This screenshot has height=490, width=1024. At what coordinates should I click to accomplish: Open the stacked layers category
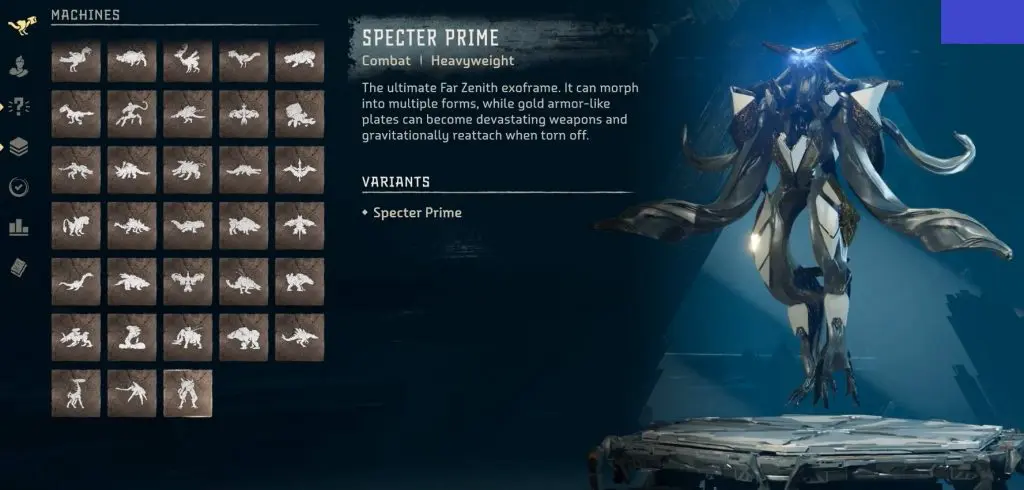(x=19, y=146)
